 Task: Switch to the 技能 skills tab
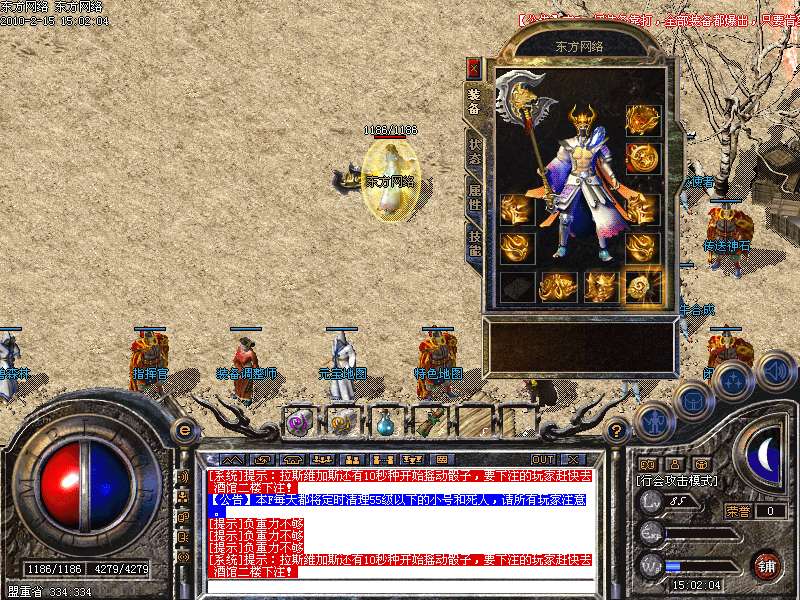point(474,241)
